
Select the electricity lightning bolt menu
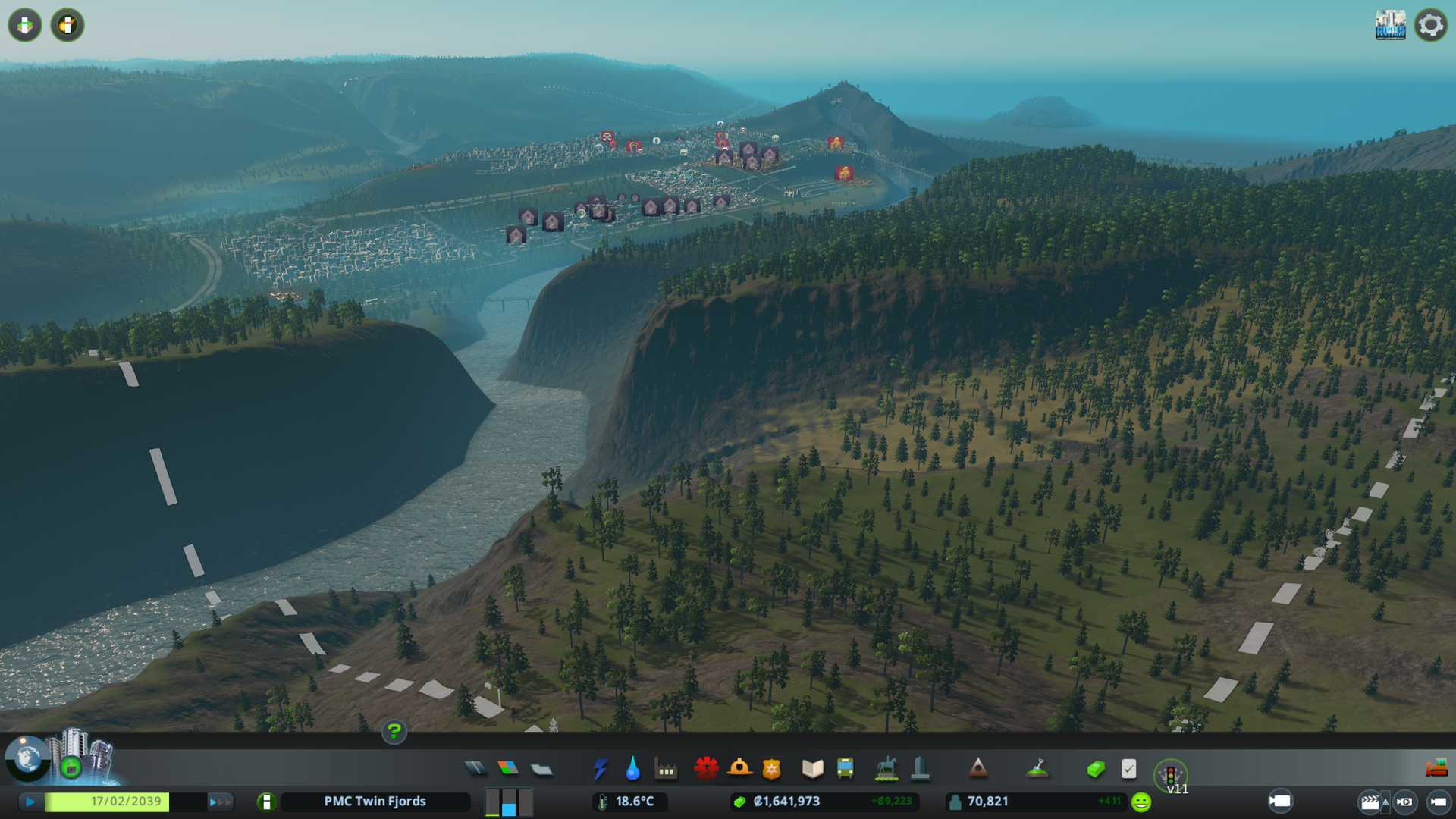600,769
